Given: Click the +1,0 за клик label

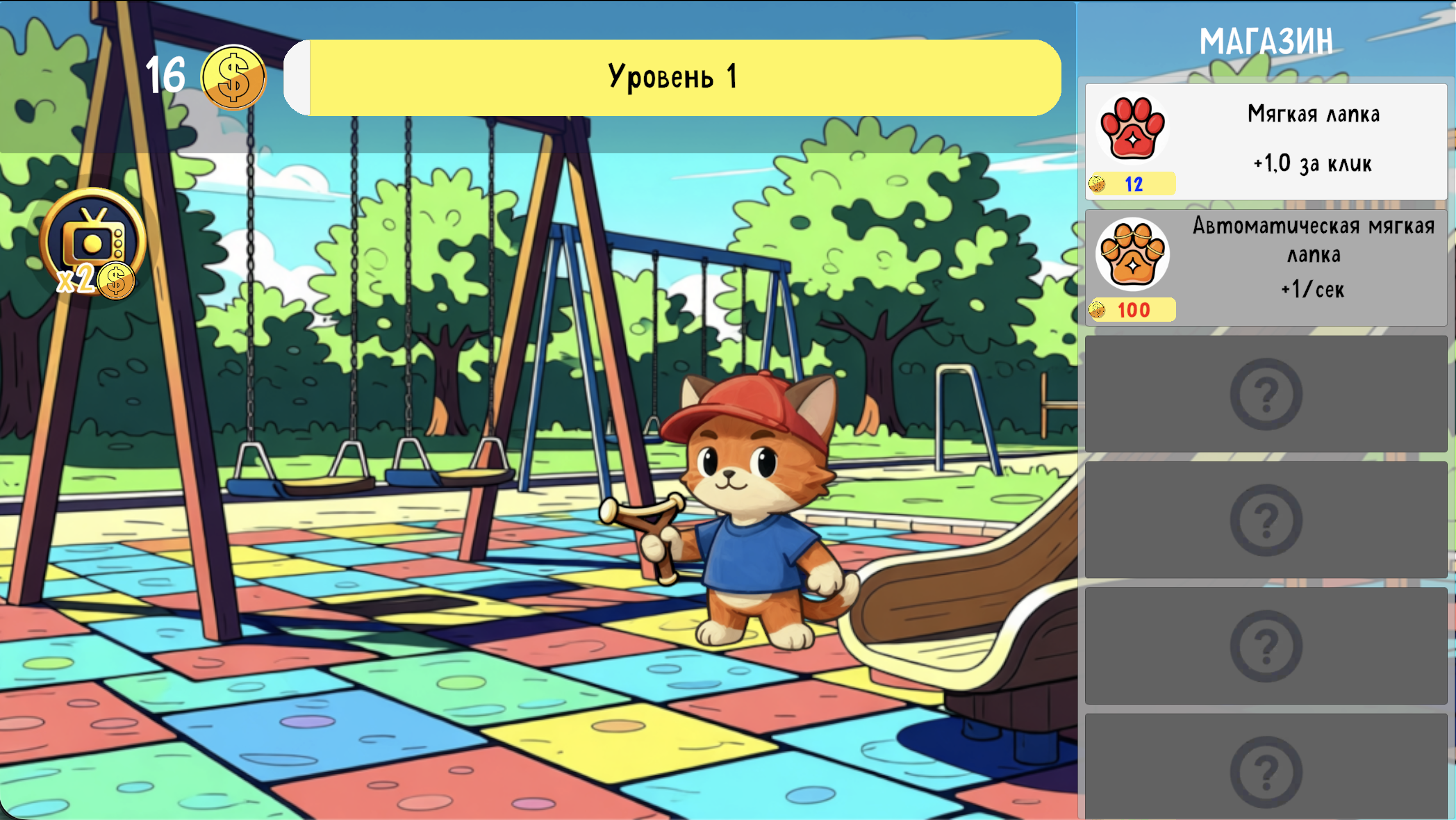Looking at the screenshot, I should tap(1312, 164).
